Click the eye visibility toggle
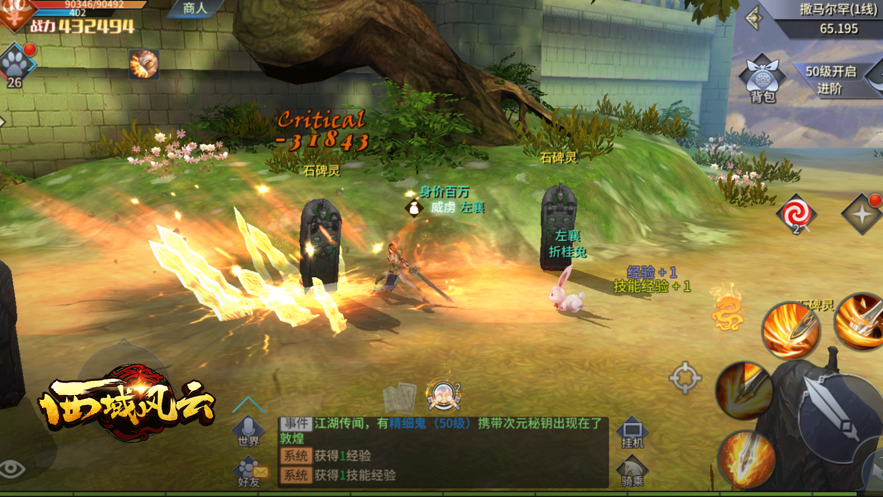This screenshot has height=497, width=883. click(12, 469)
